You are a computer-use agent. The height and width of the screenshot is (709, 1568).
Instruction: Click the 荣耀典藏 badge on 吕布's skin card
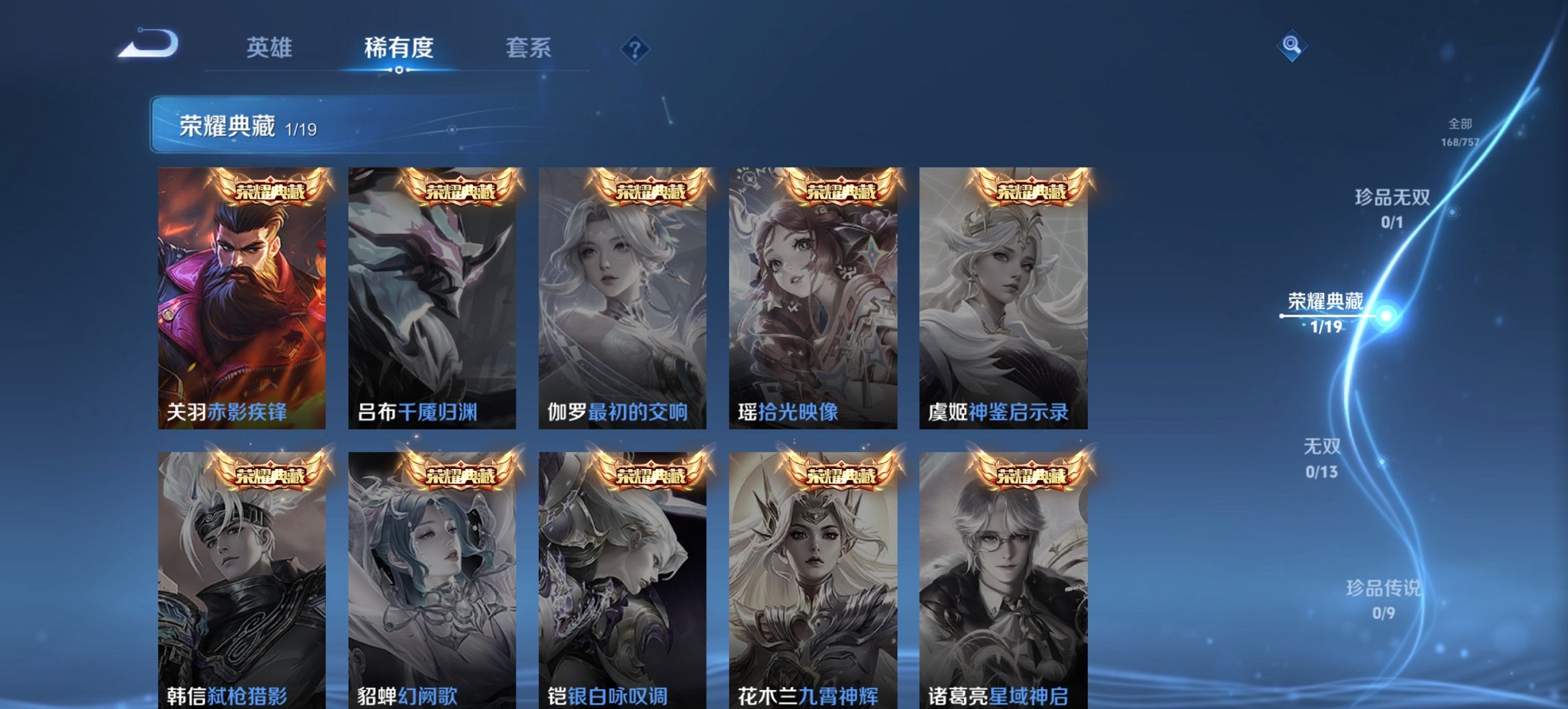[x=458, y=190]
